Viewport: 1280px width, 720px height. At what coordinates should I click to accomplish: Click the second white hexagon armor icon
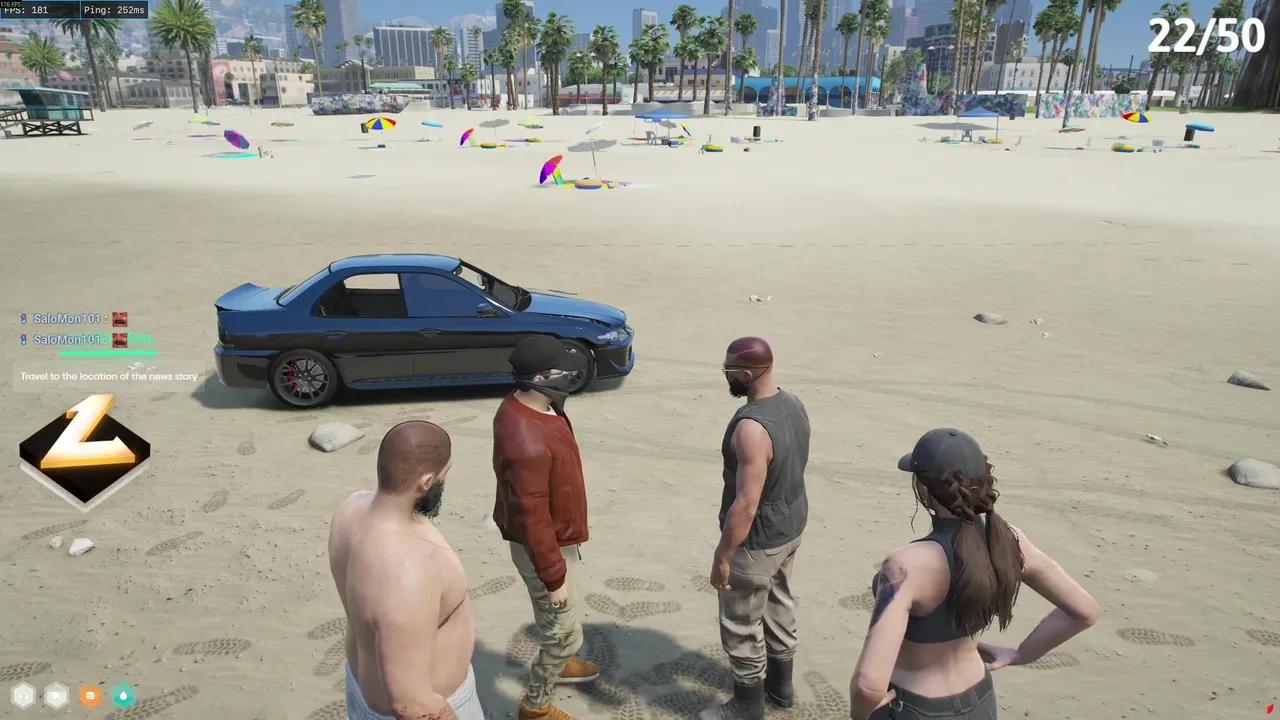(x=55, y=696)
